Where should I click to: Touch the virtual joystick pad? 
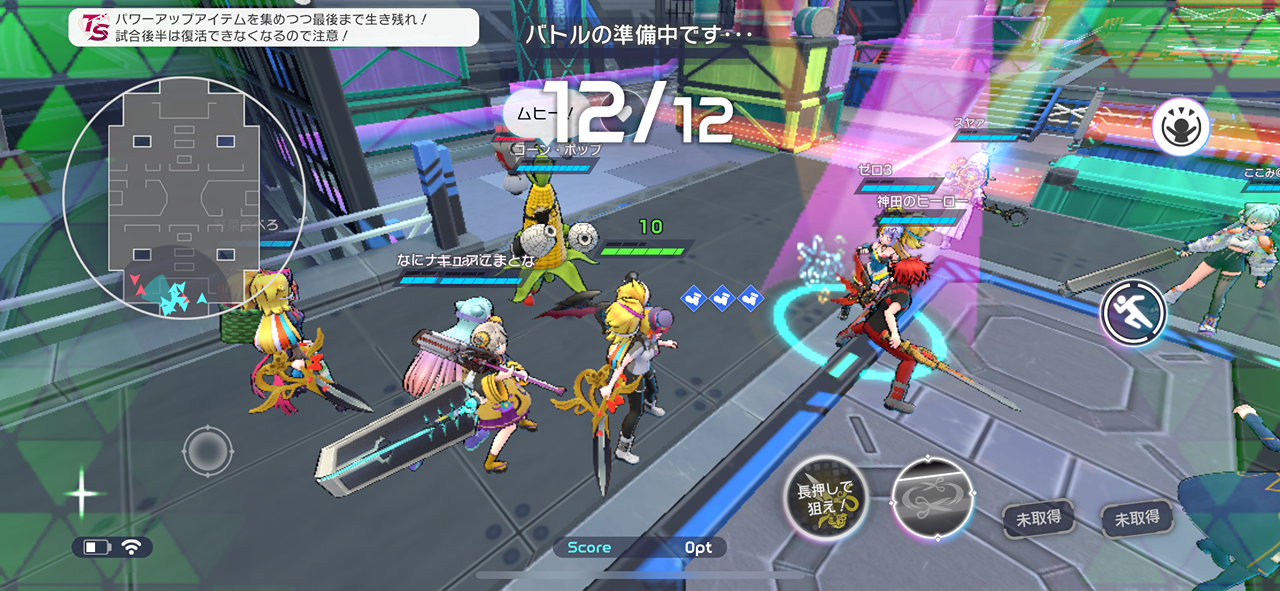pos(208,450)
